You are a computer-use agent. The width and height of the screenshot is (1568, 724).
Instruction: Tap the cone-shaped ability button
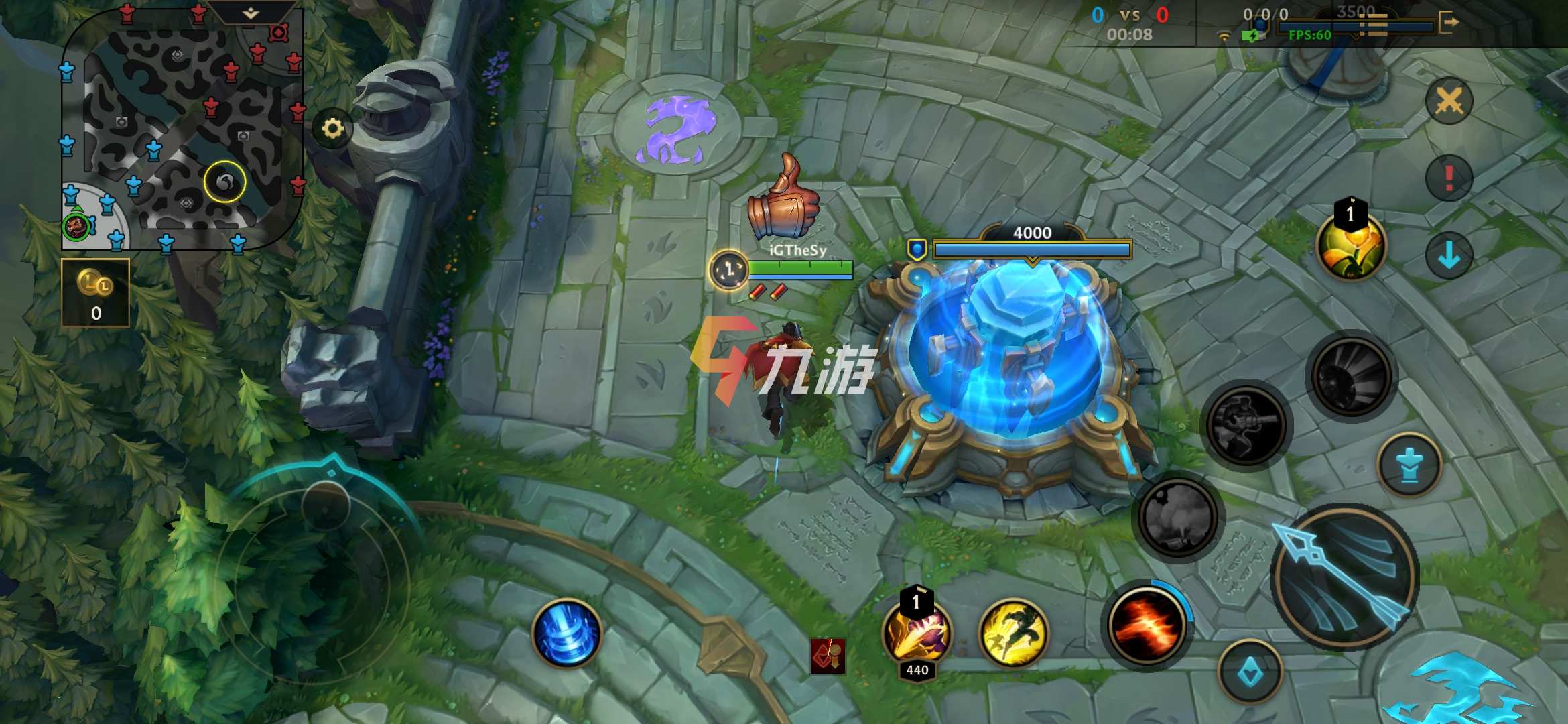coord(1351,375)
